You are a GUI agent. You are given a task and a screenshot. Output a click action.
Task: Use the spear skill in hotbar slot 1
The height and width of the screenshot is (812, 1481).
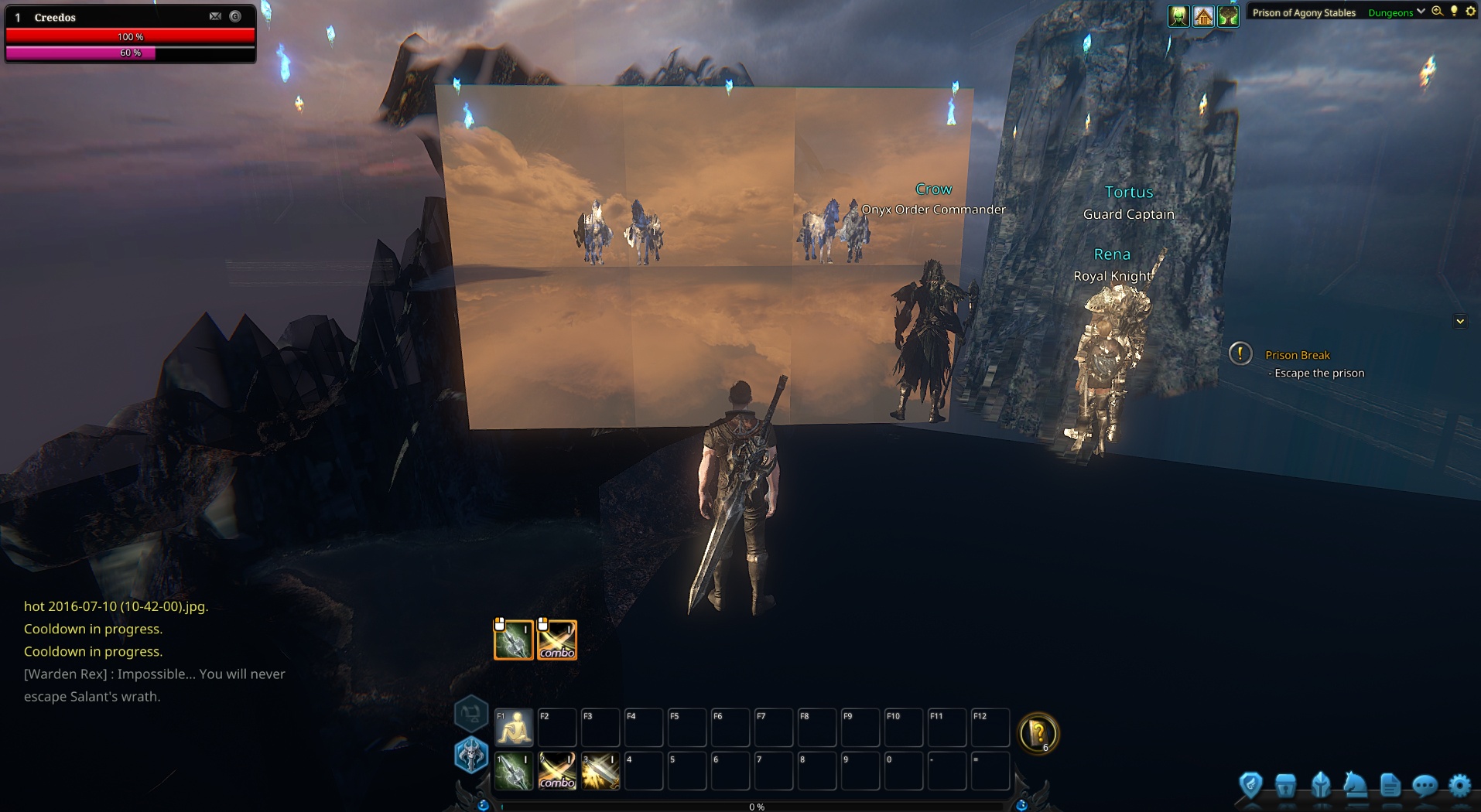coord(514,772)
